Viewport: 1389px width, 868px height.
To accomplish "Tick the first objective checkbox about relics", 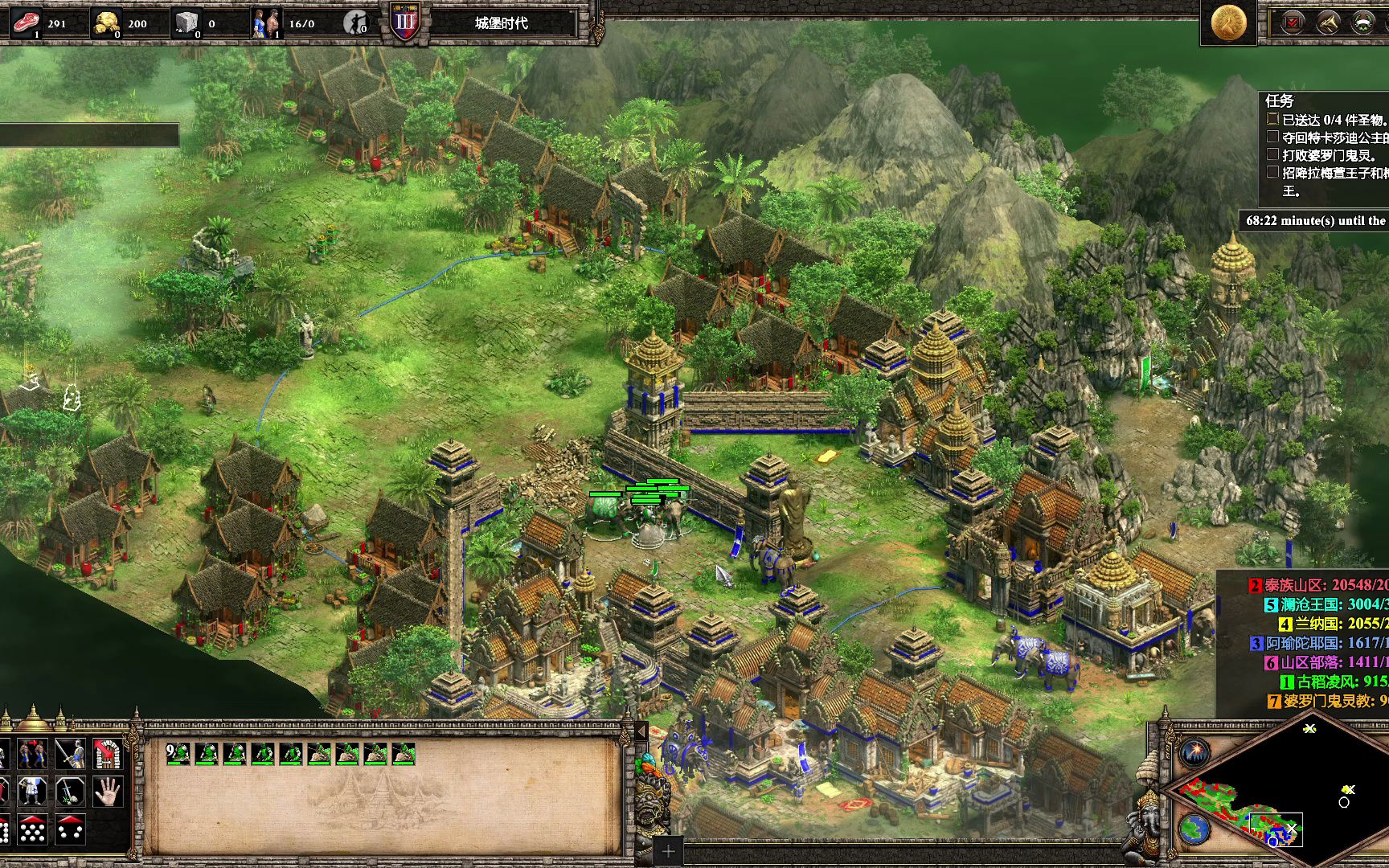I will (1272, 119).
